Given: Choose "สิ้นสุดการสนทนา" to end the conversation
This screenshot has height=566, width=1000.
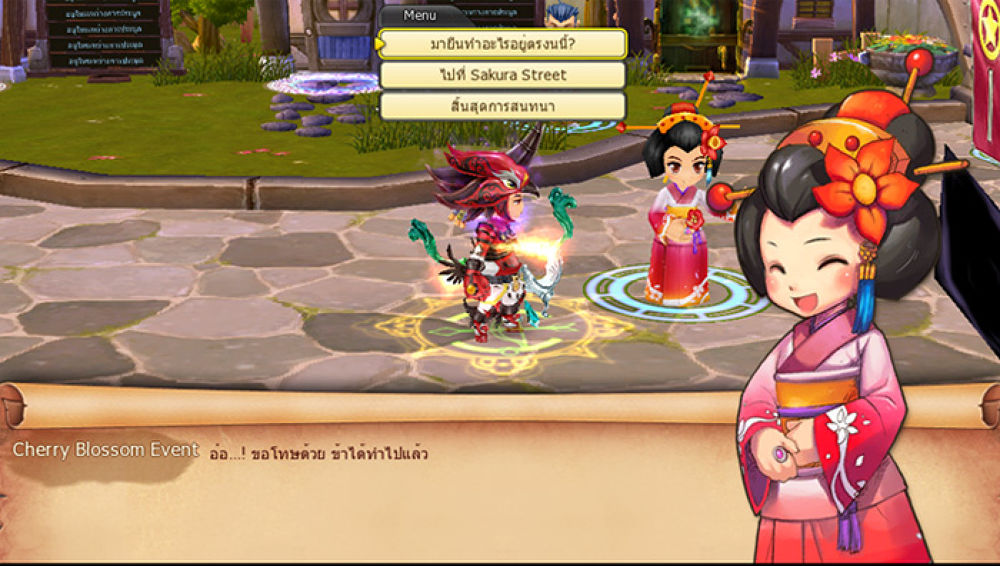Looking at the screenshot, I should tap(502, 106).
